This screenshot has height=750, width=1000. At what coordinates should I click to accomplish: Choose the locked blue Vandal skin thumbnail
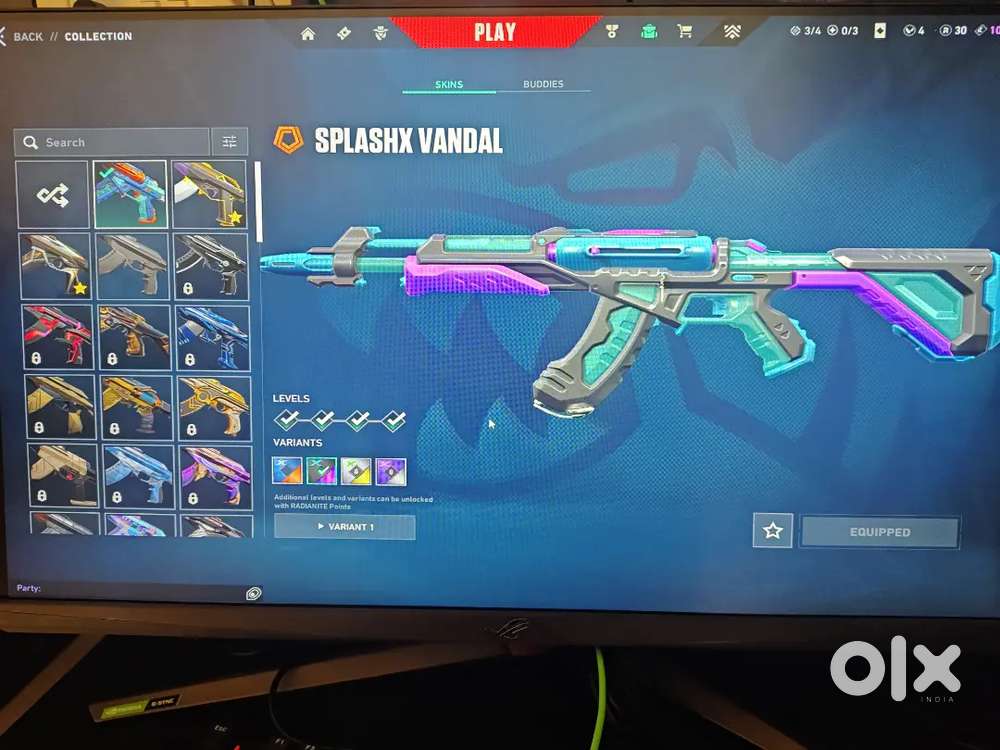pos(212,336)
